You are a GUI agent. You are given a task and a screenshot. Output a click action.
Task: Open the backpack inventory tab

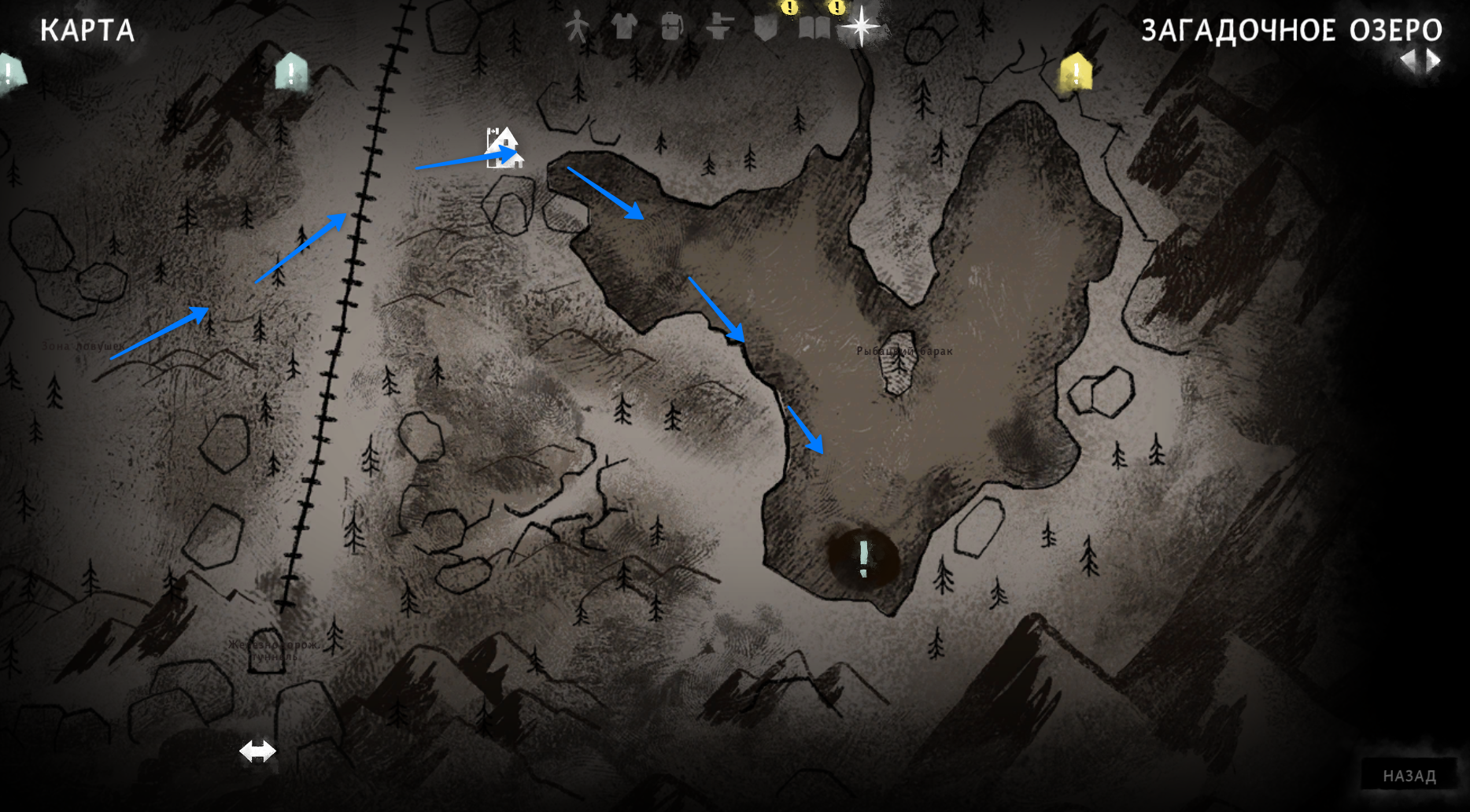tap(670, 28)
